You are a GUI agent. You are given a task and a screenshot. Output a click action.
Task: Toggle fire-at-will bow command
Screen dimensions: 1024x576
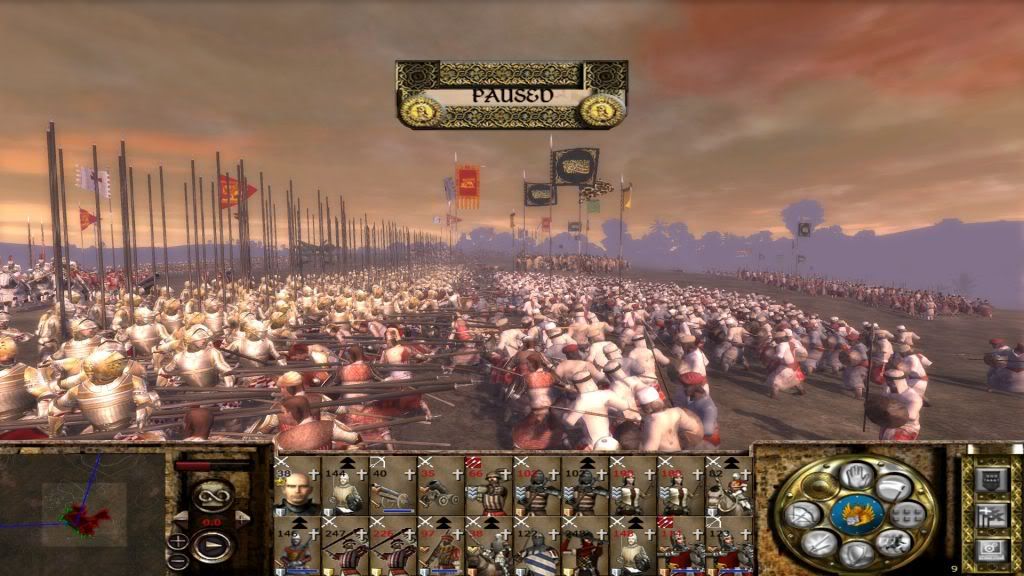[804, 515]
